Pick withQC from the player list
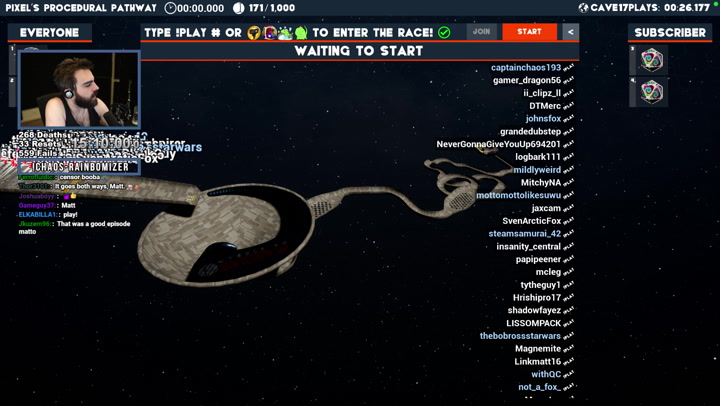720x406 pixels. (546, 374)
